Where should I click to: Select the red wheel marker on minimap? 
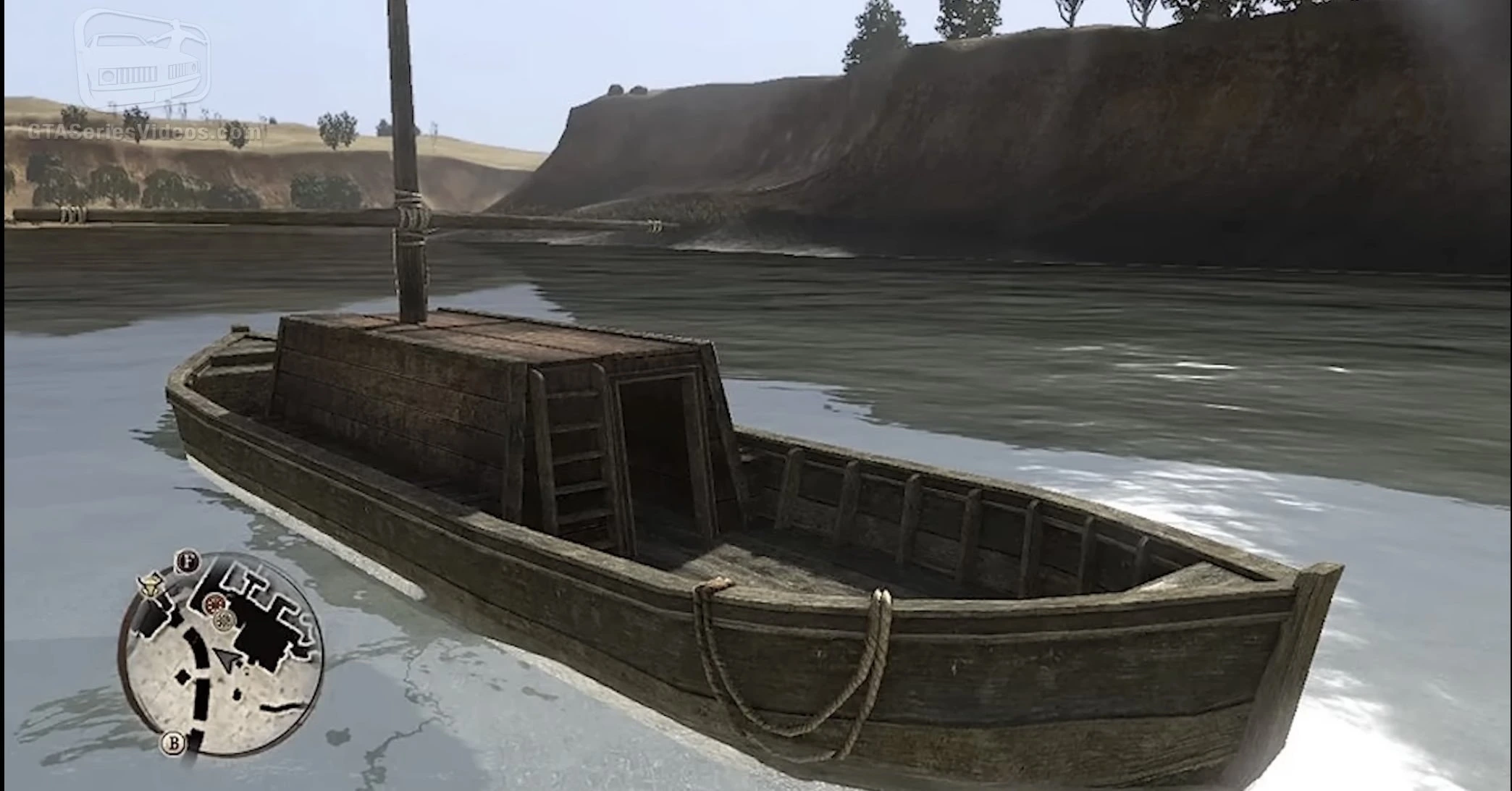tap(214, 603)
